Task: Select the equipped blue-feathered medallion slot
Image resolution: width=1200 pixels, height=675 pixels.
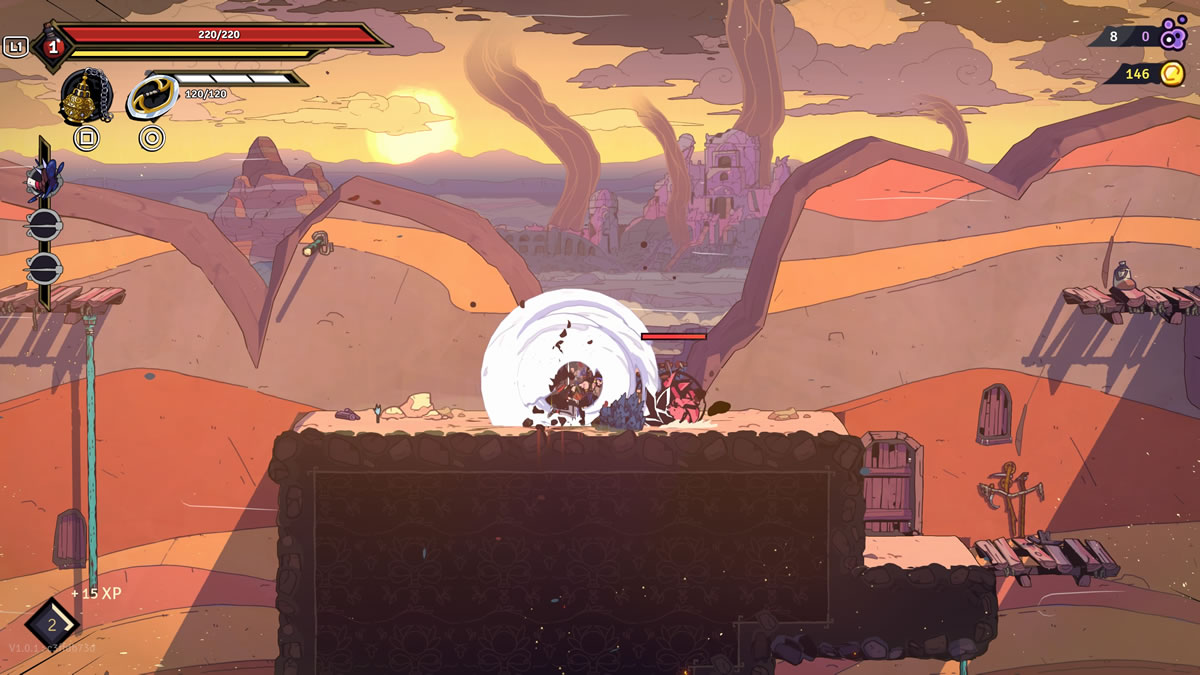Action: click(43, 180)
